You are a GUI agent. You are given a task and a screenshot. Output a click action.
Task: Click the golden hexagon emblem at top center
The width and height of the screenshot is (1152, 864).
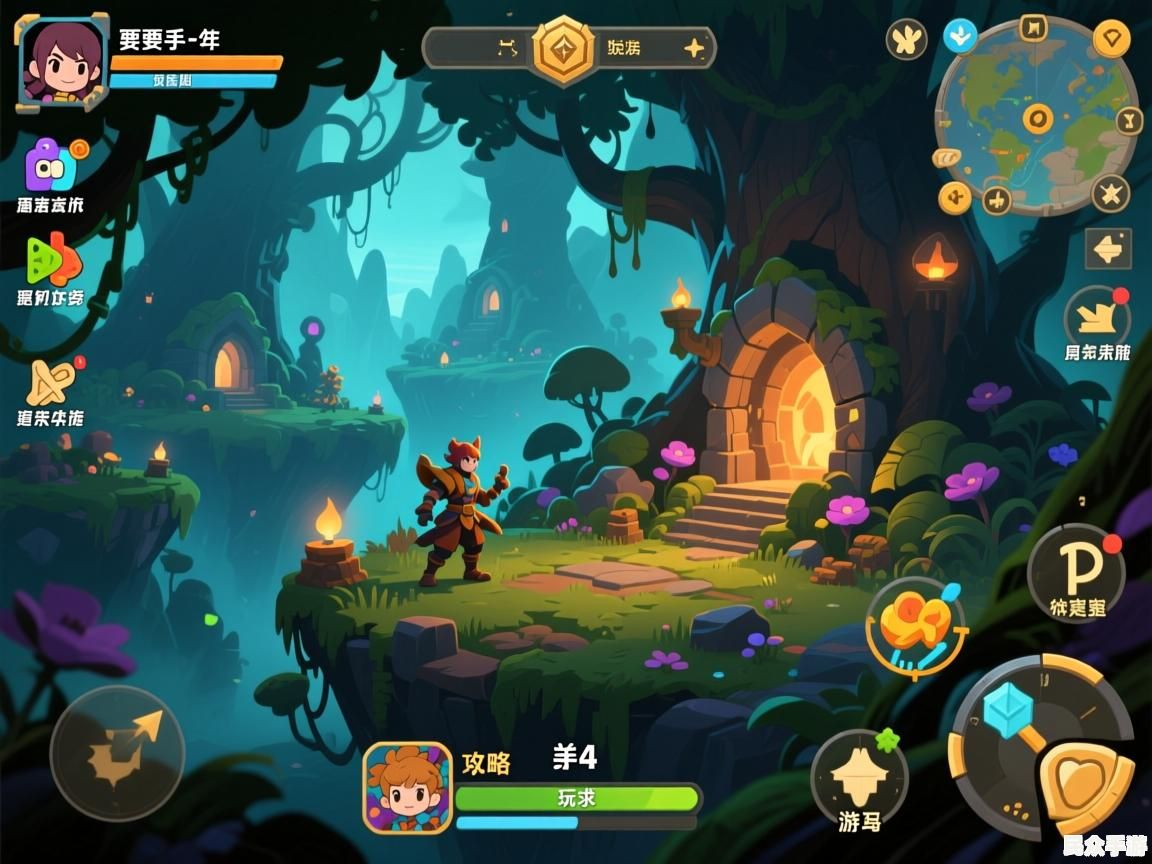coord(563,48)
